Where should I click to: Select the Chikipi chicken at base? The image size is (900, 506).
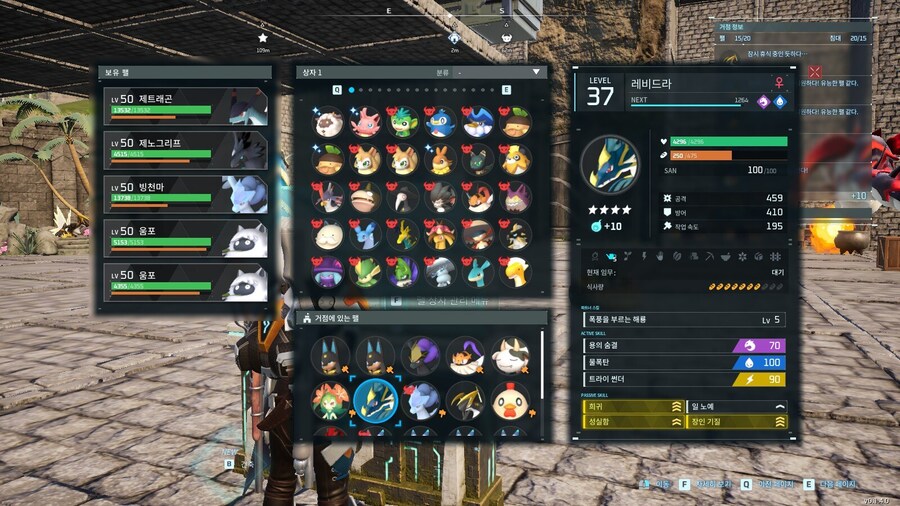pyautogui.click(x=510, y=400)
